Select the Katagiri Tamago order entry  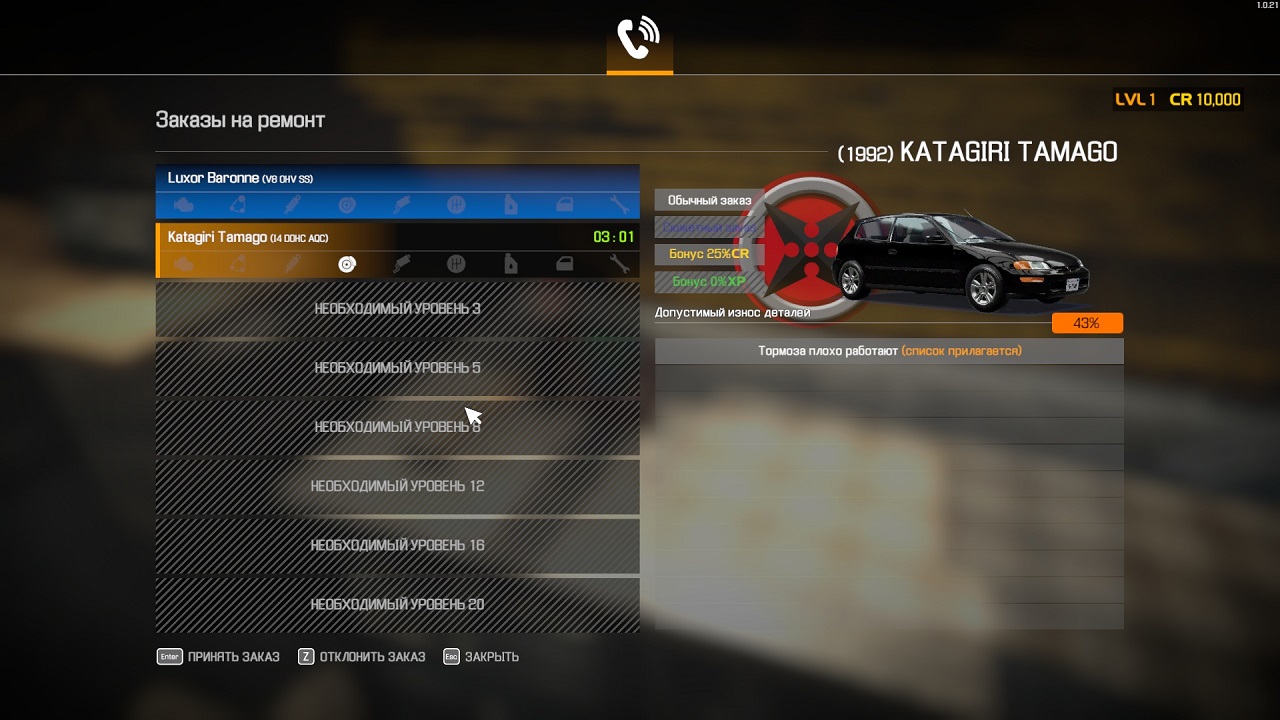click(397, 238)
